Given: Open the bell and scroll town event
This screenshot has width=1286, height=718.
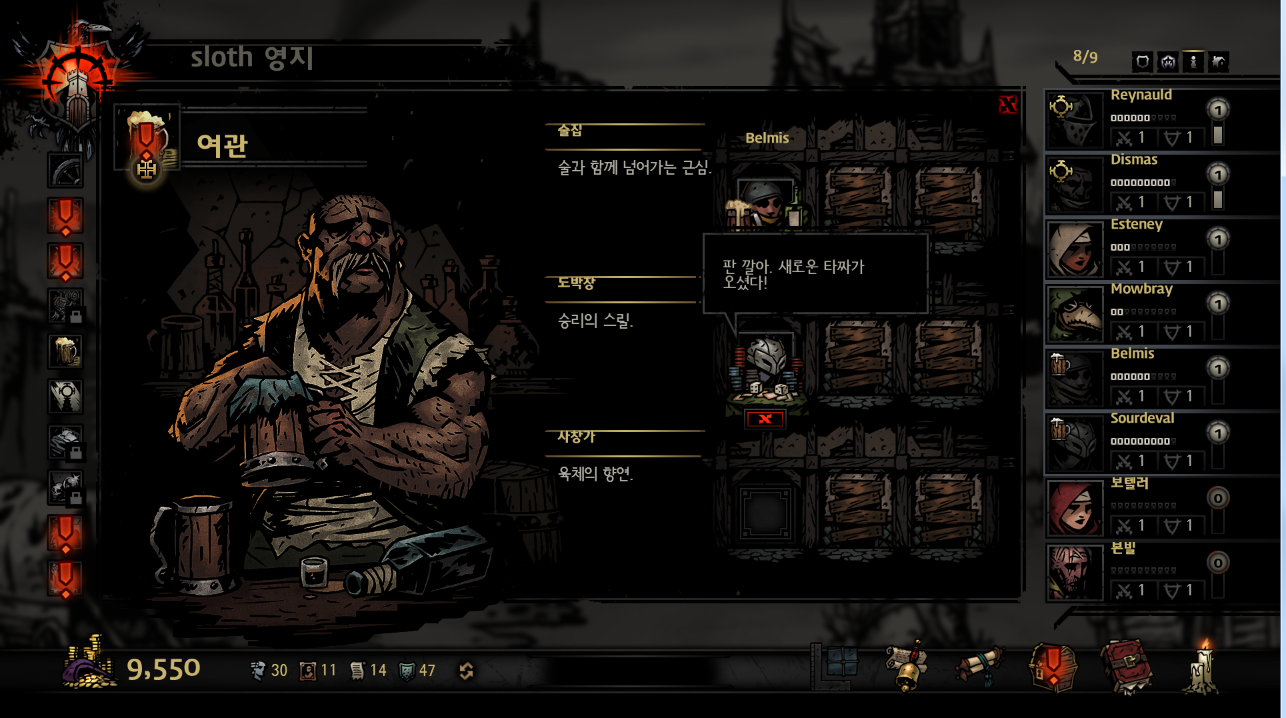Looking at the screenshot, I should click(906, 667).
